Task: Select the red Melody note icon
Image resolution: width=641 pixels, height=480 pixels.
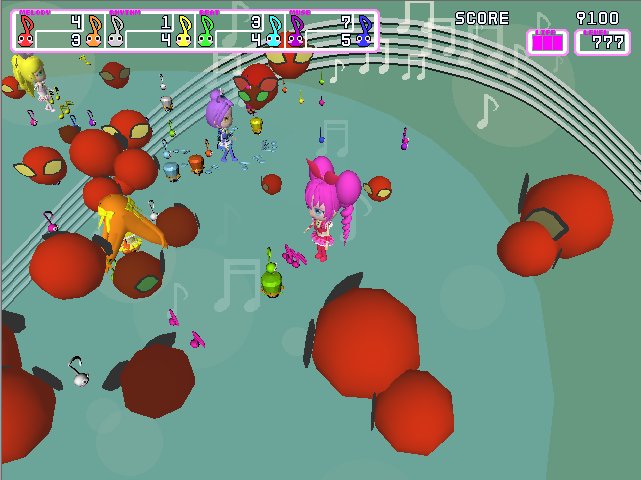Action: (x=26, y=31)
